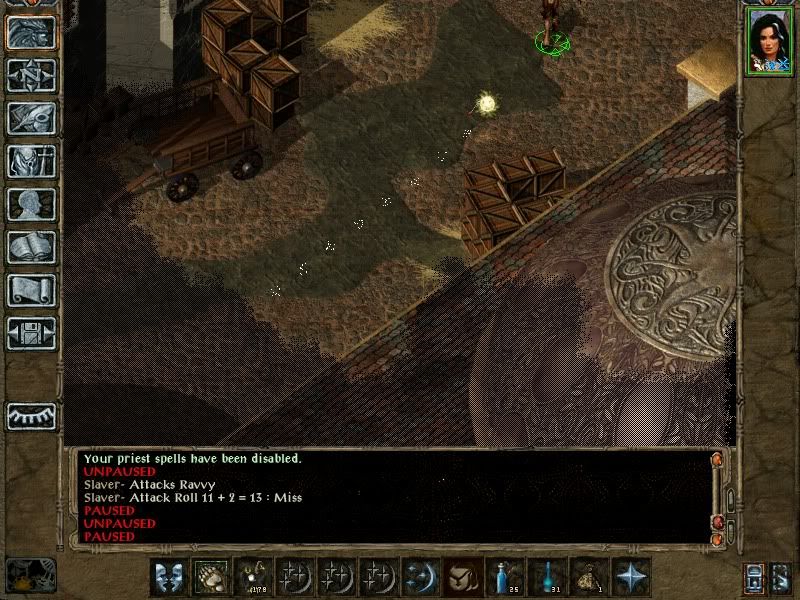Open the journal with the quill button
Screen dimensions: 800x600
31,118
